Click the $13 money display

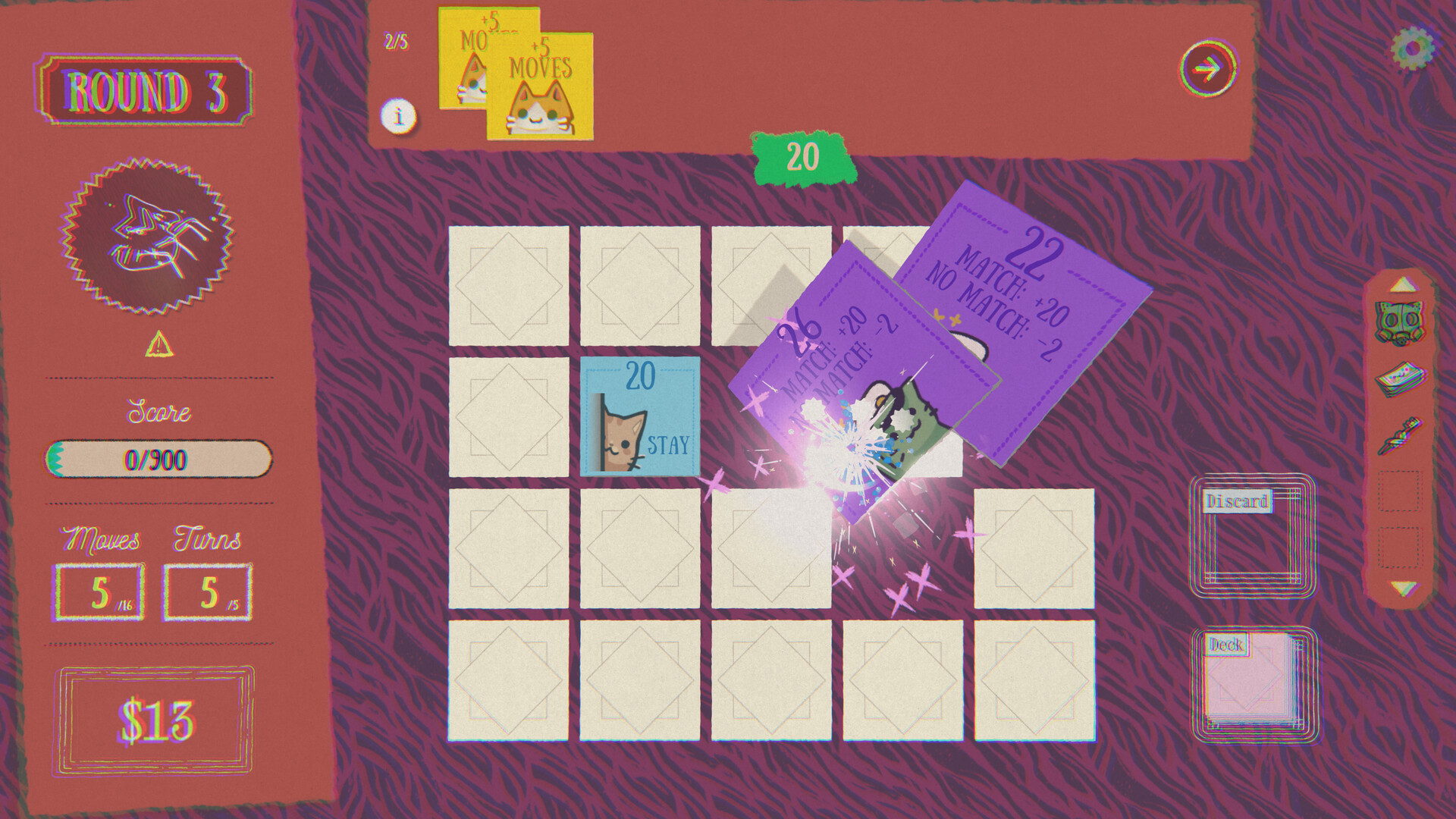coord(159,713)
